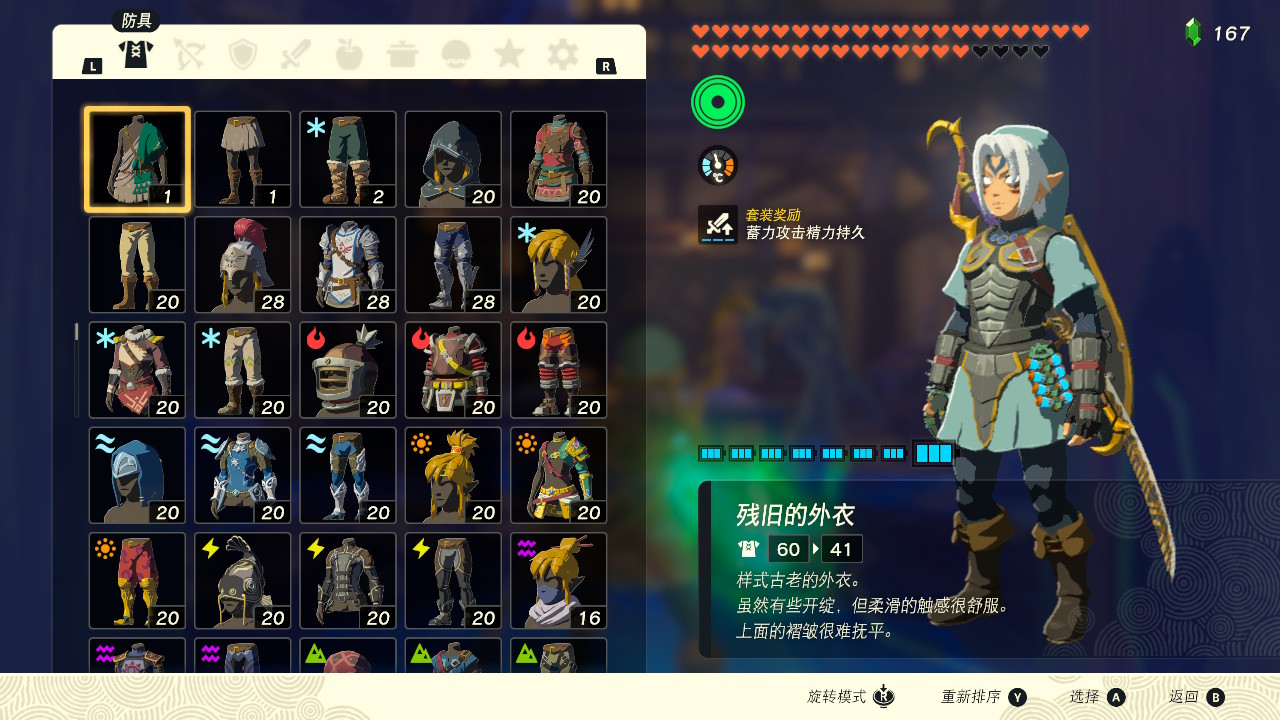Viewport: 1280px width, 720px height.
Task: Switch to the weapons sword tab
Action: (296, 54)
